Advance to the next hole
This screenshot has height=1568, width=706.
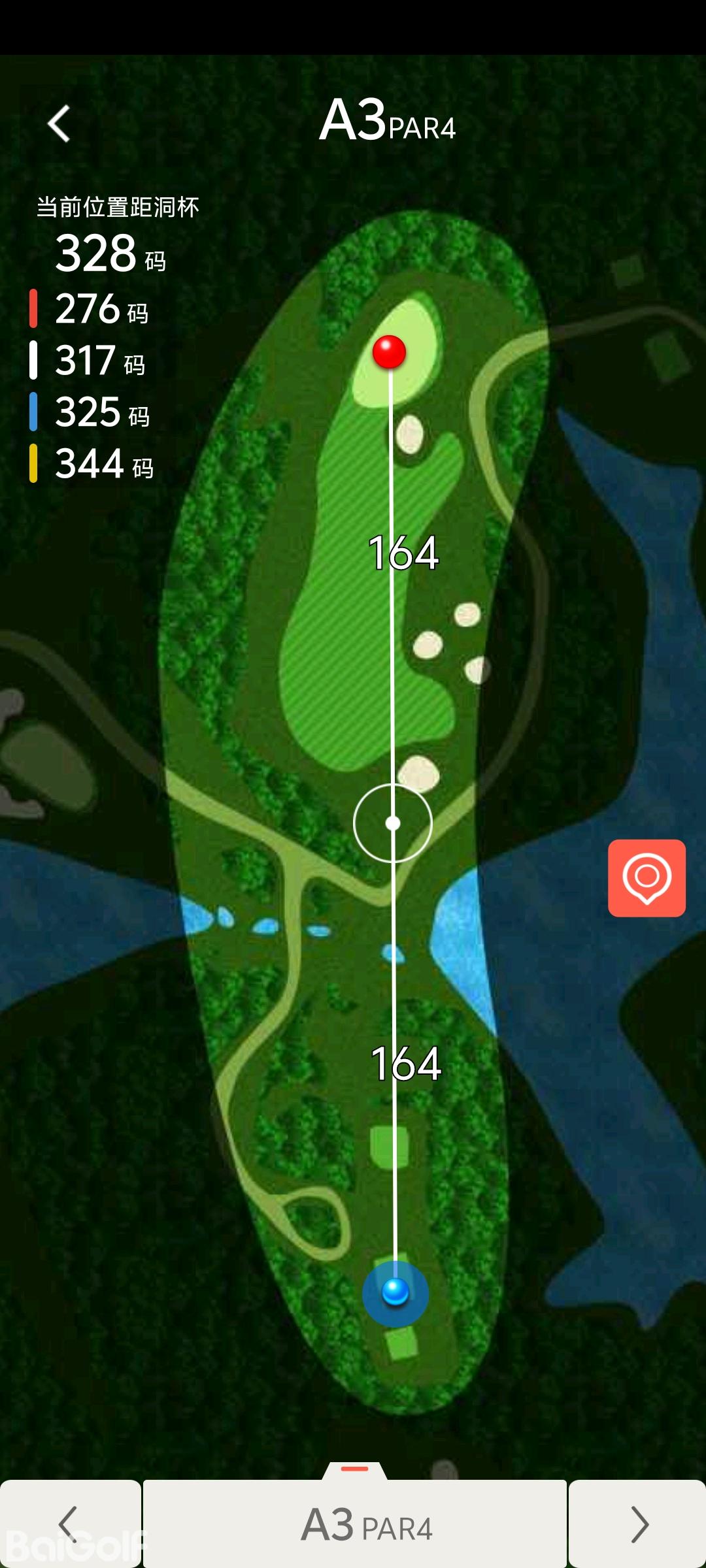(637, 1524)
